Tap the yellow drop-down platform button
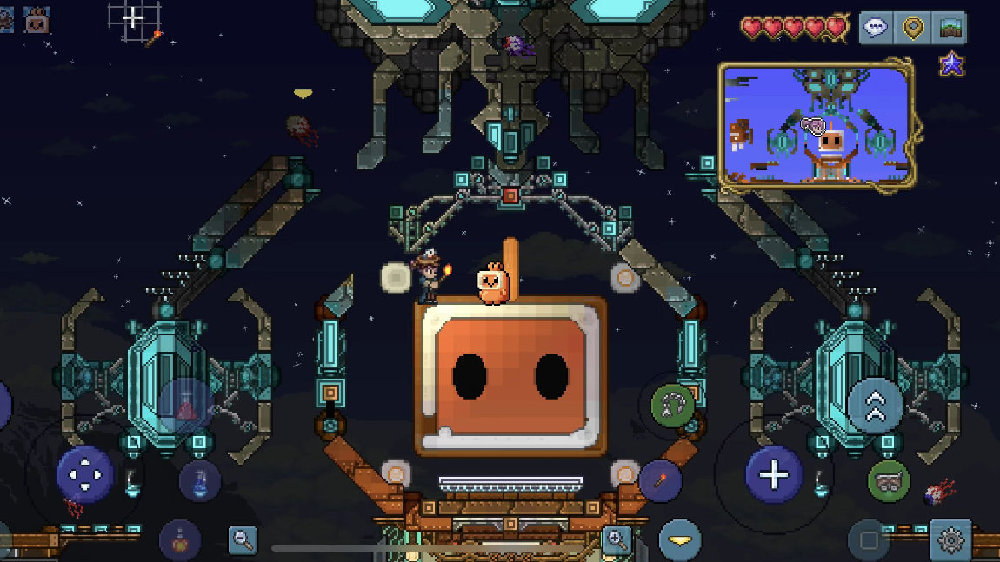Image resolution: width=1000 pixels, height=562 pixels. 680,540
